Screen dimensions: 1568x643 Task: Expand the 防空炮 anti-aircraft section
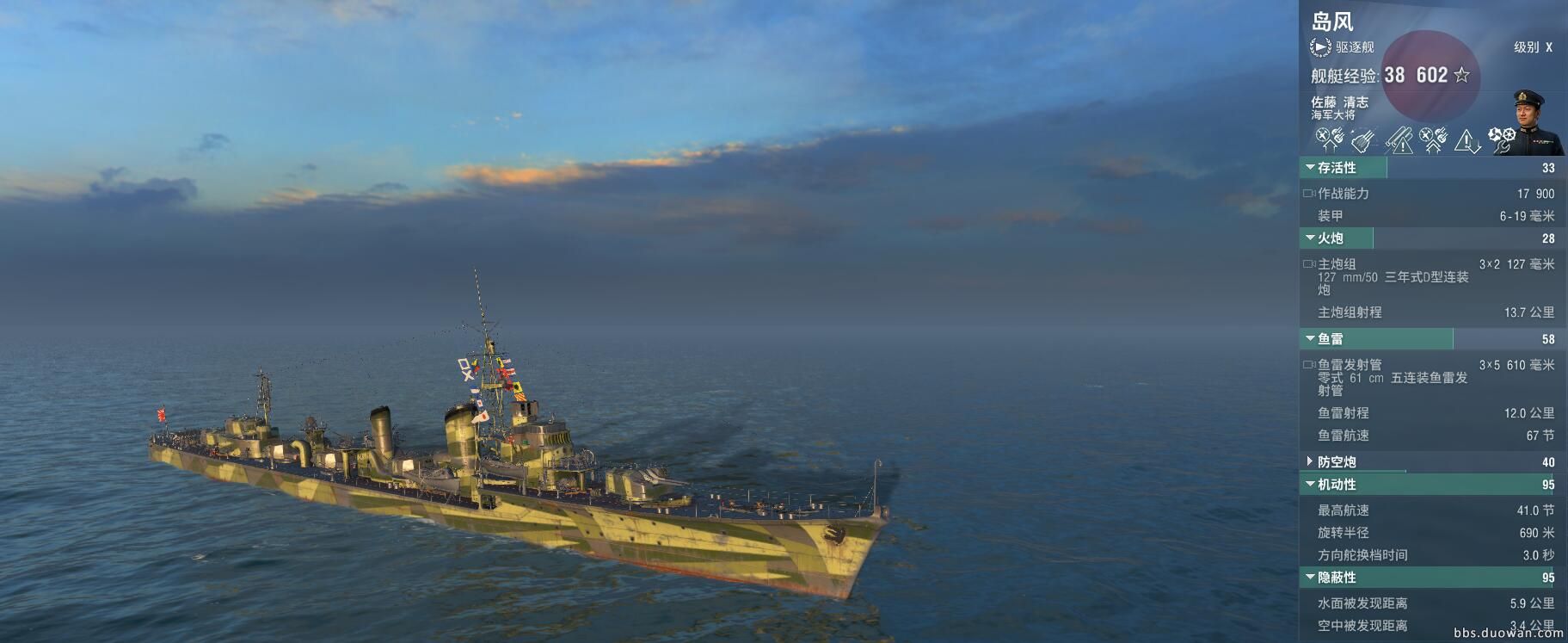click(1310, 462)
